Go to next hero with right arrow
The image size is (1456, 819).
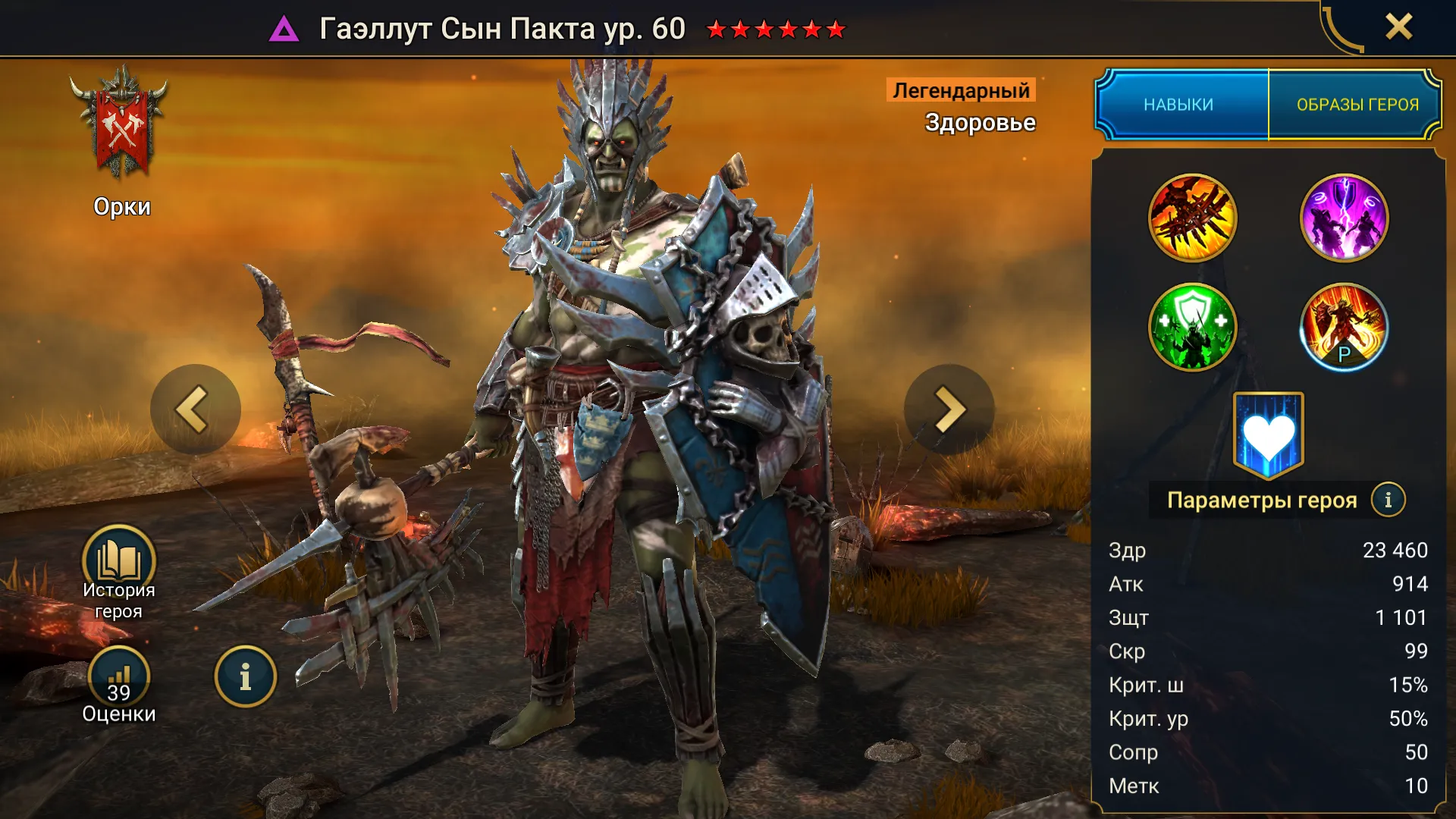[x=949, y=409]
